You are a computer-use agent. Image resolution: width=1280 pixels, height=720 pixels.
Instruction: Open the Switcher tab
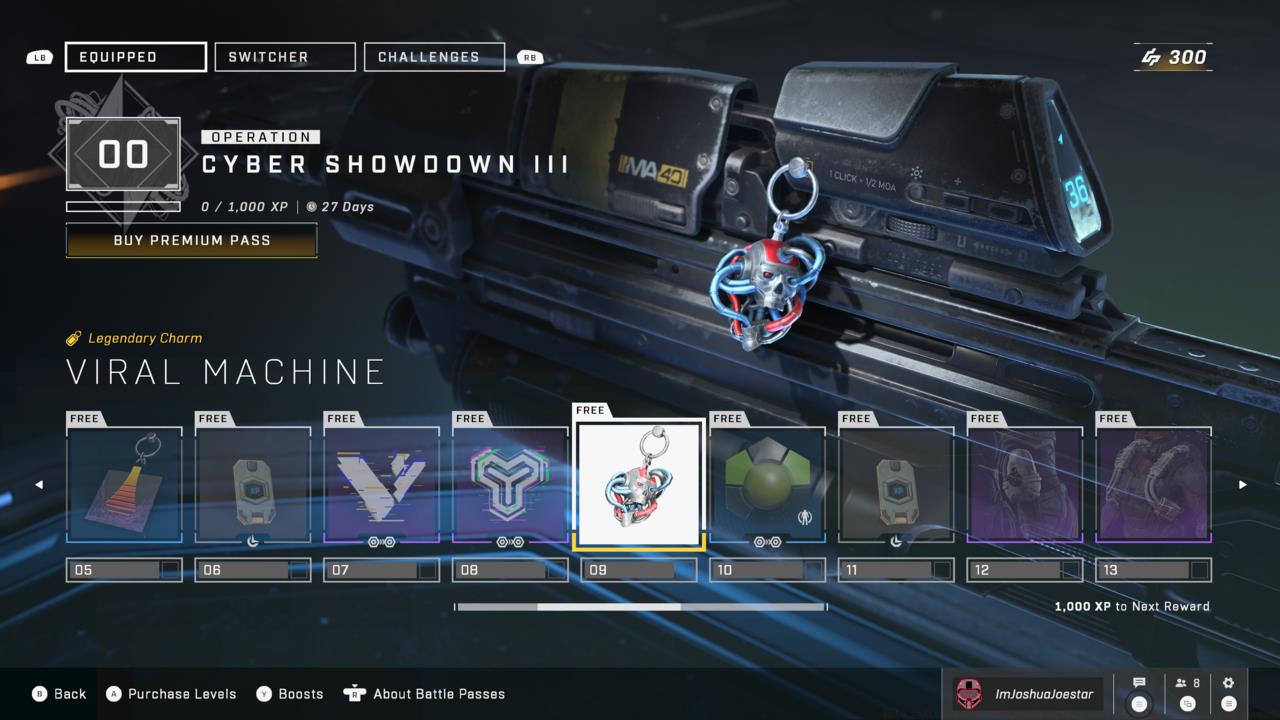pos(285,57)
